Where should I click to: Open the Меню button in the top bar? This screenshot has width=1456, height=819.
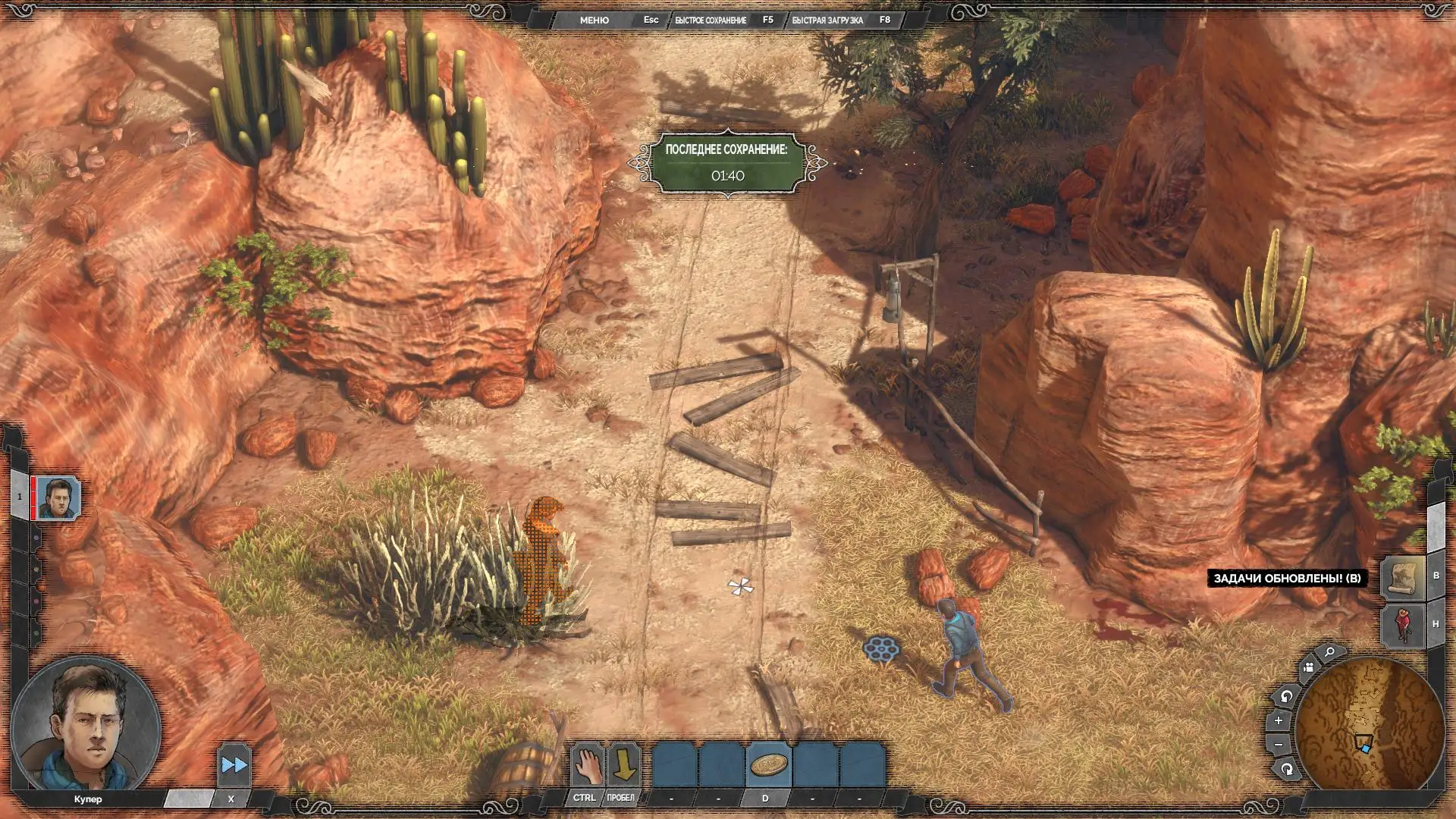(594, 20)
